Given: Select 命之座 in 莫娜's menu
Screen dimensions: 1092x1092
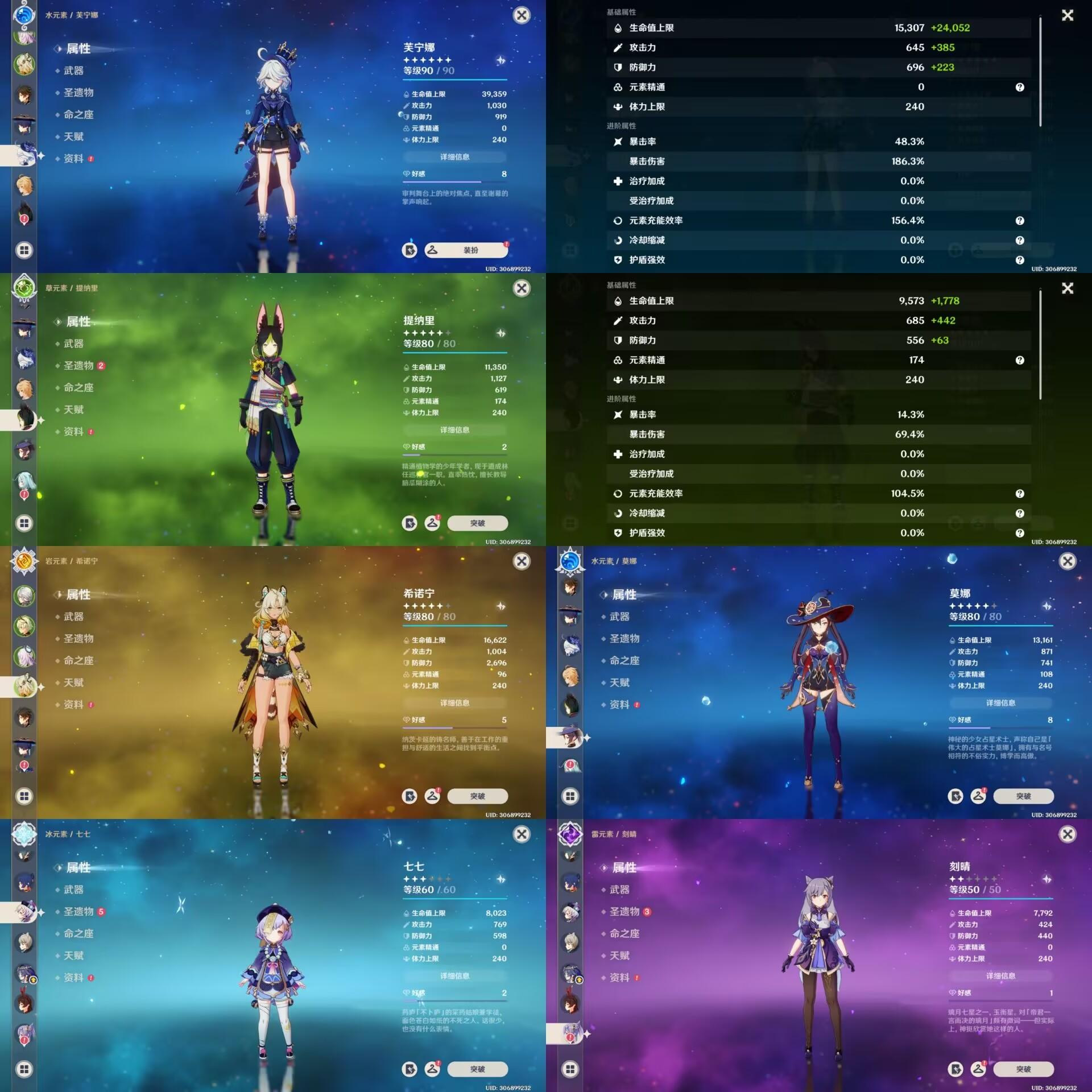Looking at the screenshot, I should point(624,660).
